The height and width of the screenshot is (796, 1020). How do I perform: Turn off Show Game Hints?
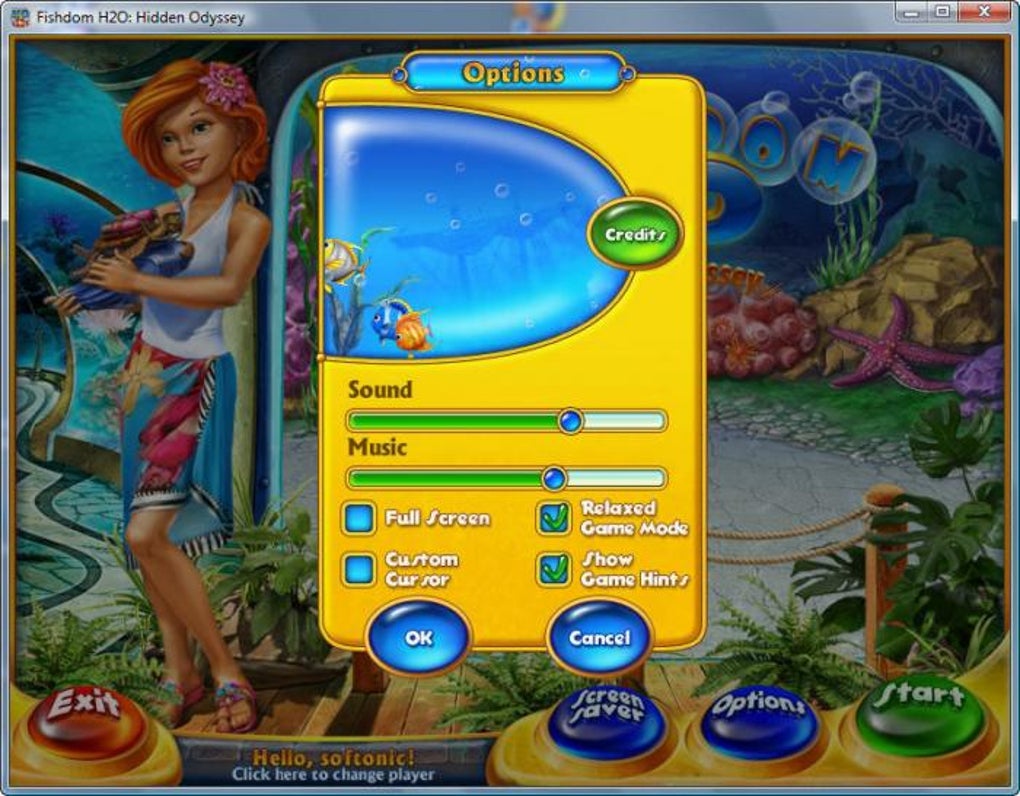(554, 568)
